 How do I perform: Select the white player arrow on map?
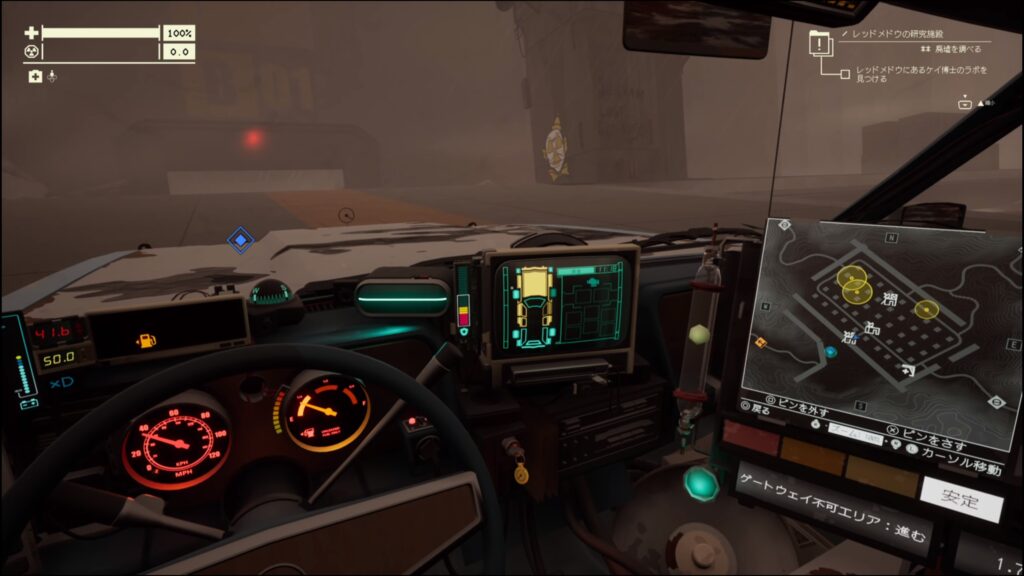click(x=907, y=371)
